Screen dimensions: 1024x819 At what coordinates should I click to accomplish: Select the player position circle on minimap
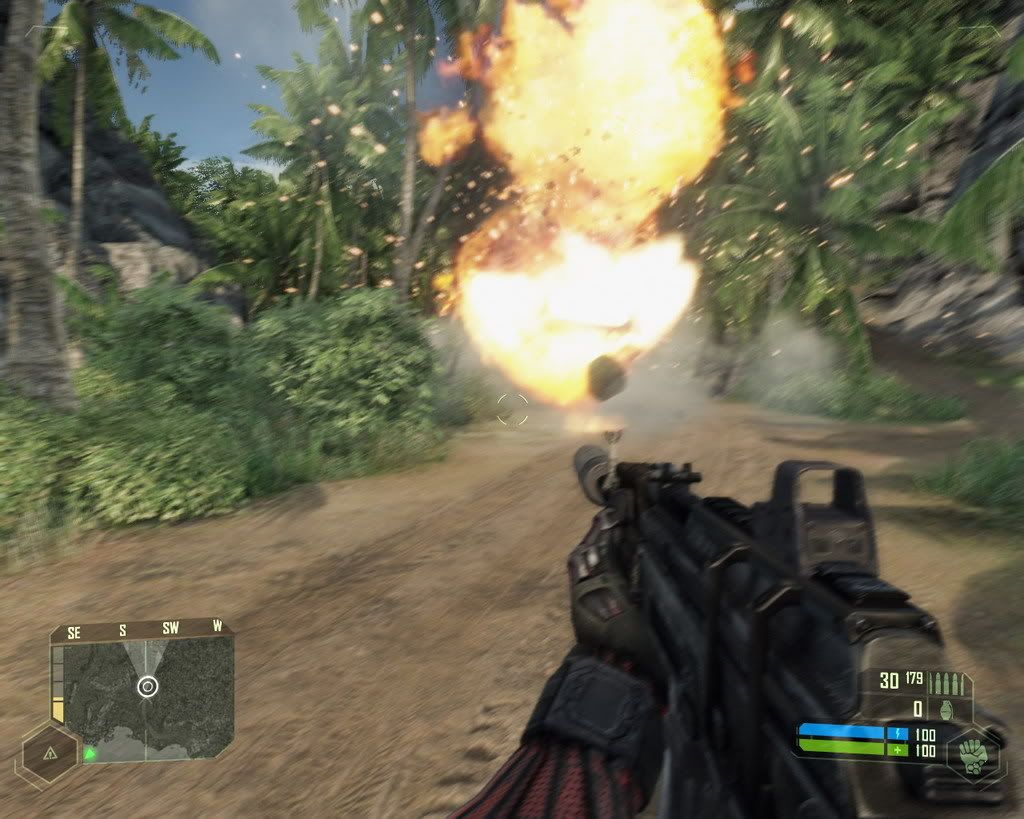point(147,686)
